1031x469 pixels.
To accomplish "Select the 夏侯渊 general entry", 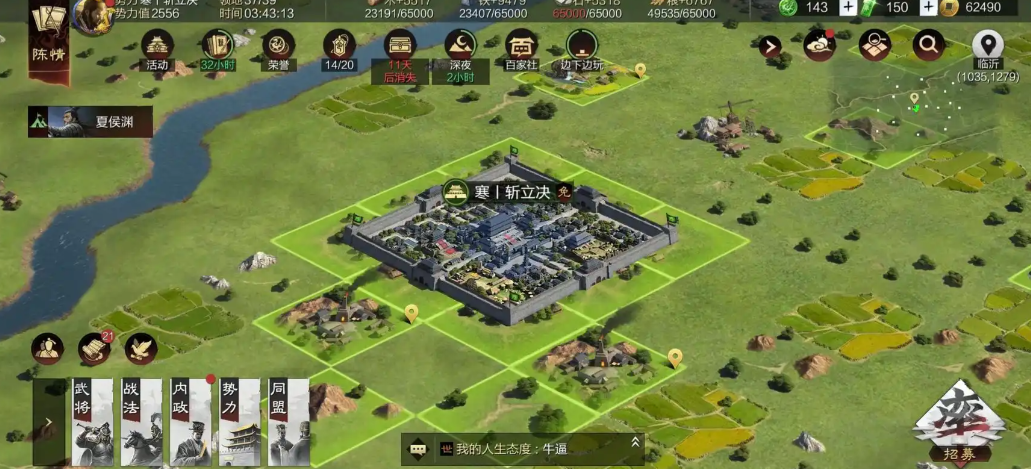I will click(x=91, y=122).
